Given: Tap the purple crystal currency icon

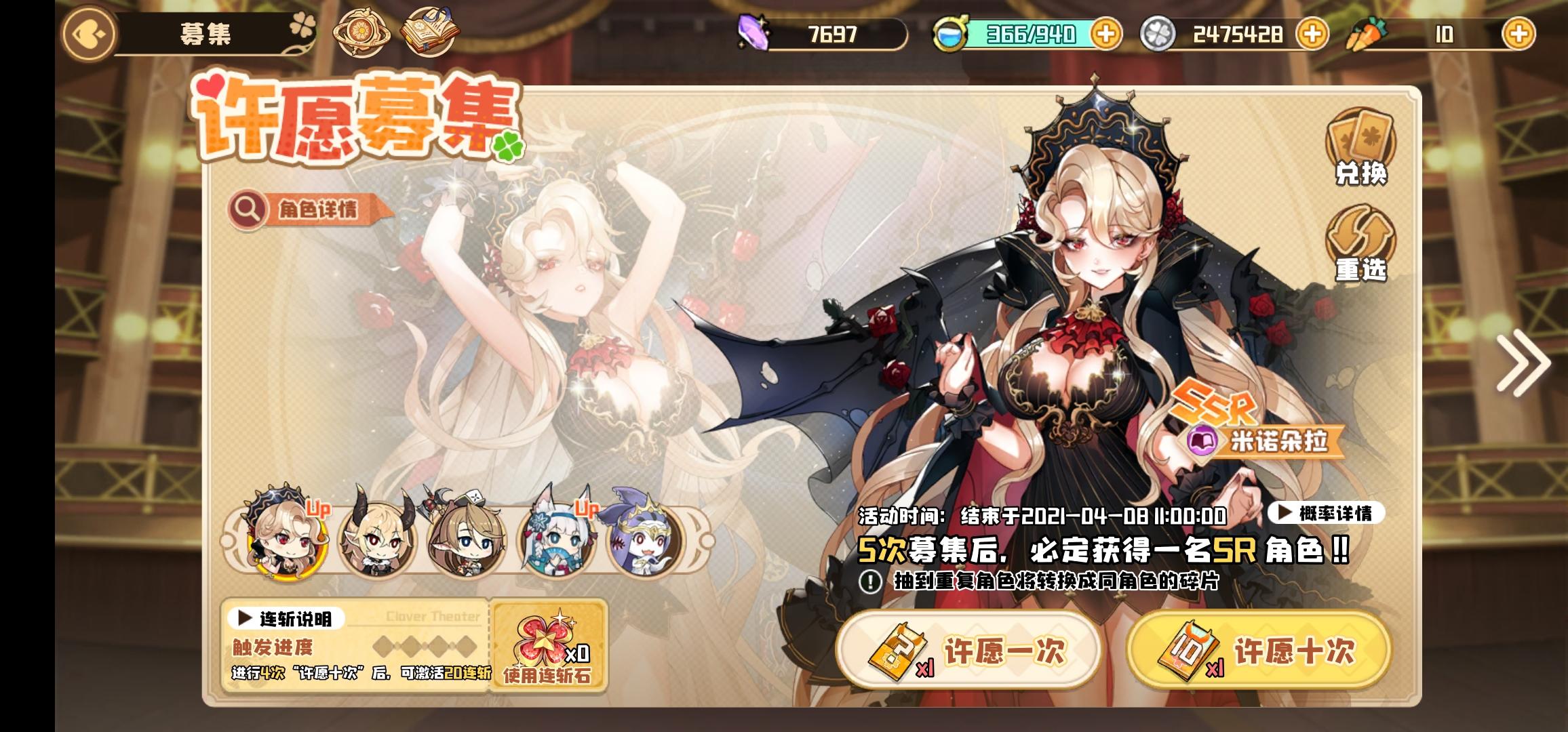Looking at the screenshot, I should pos(753,32).
